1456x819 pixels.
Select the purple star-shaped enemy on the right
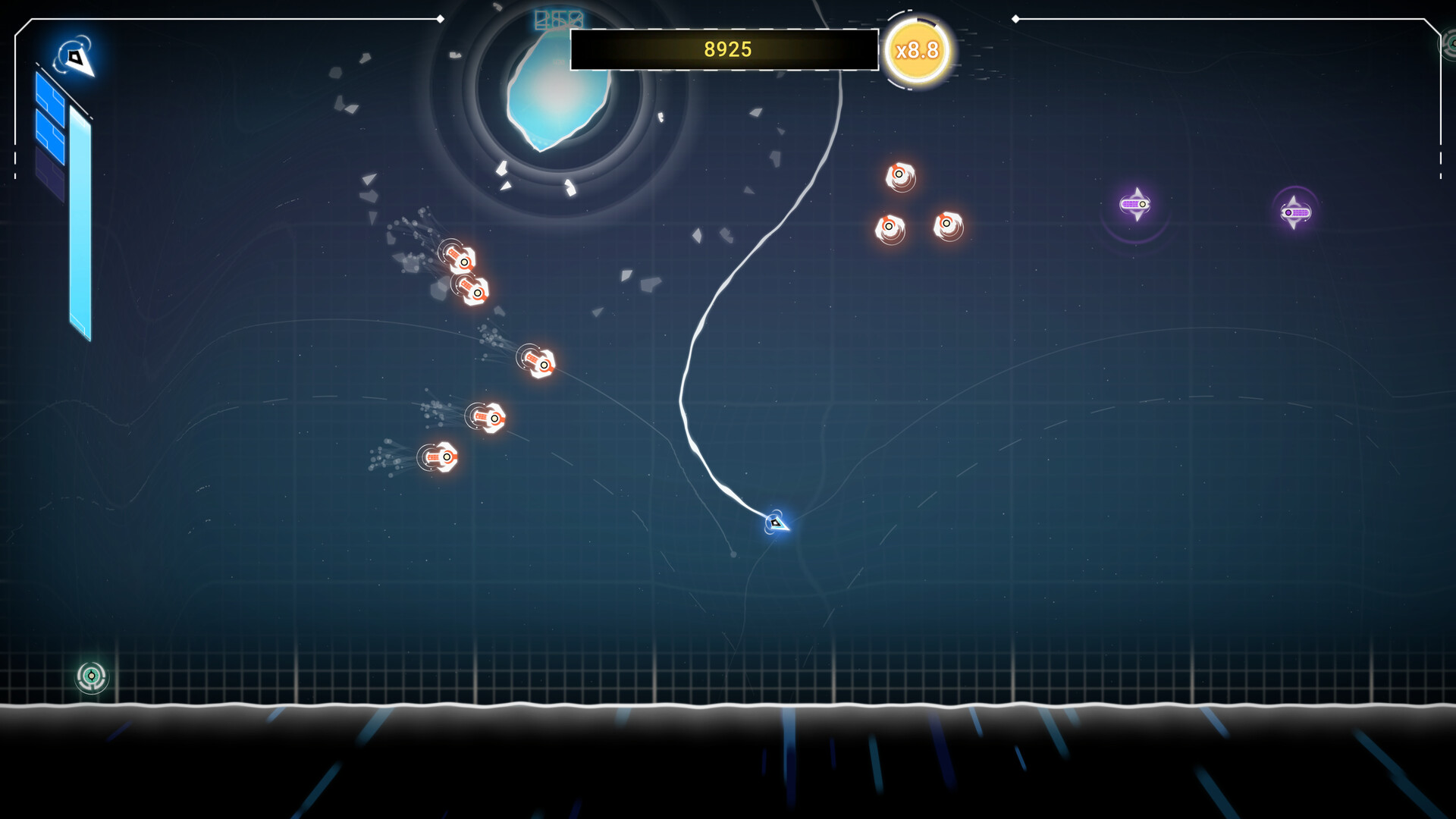click(1135, 204)
